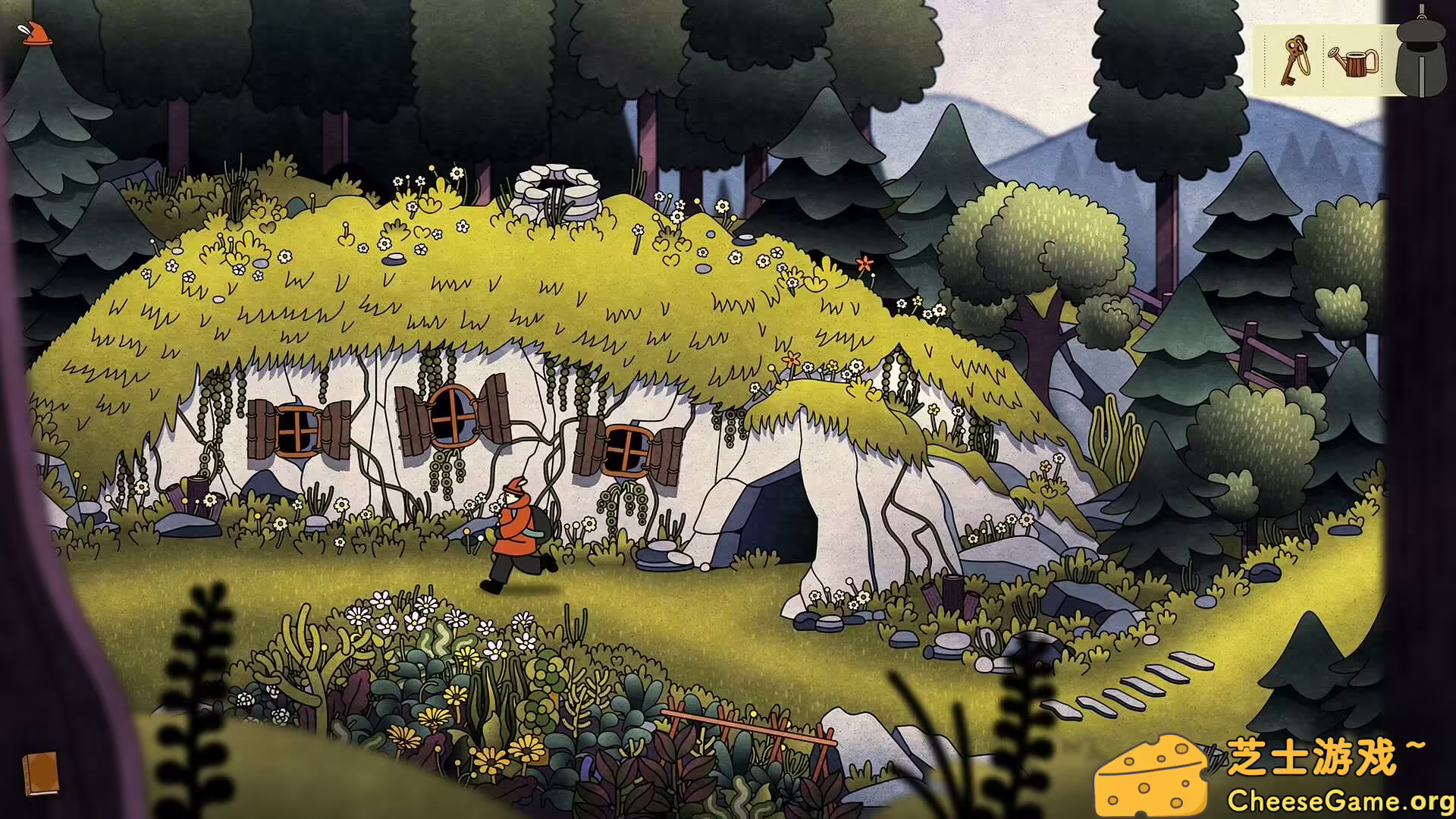Click the gnome character in the orange coat
Screen dimensions: 1456x819
click(x=519, y=523)
